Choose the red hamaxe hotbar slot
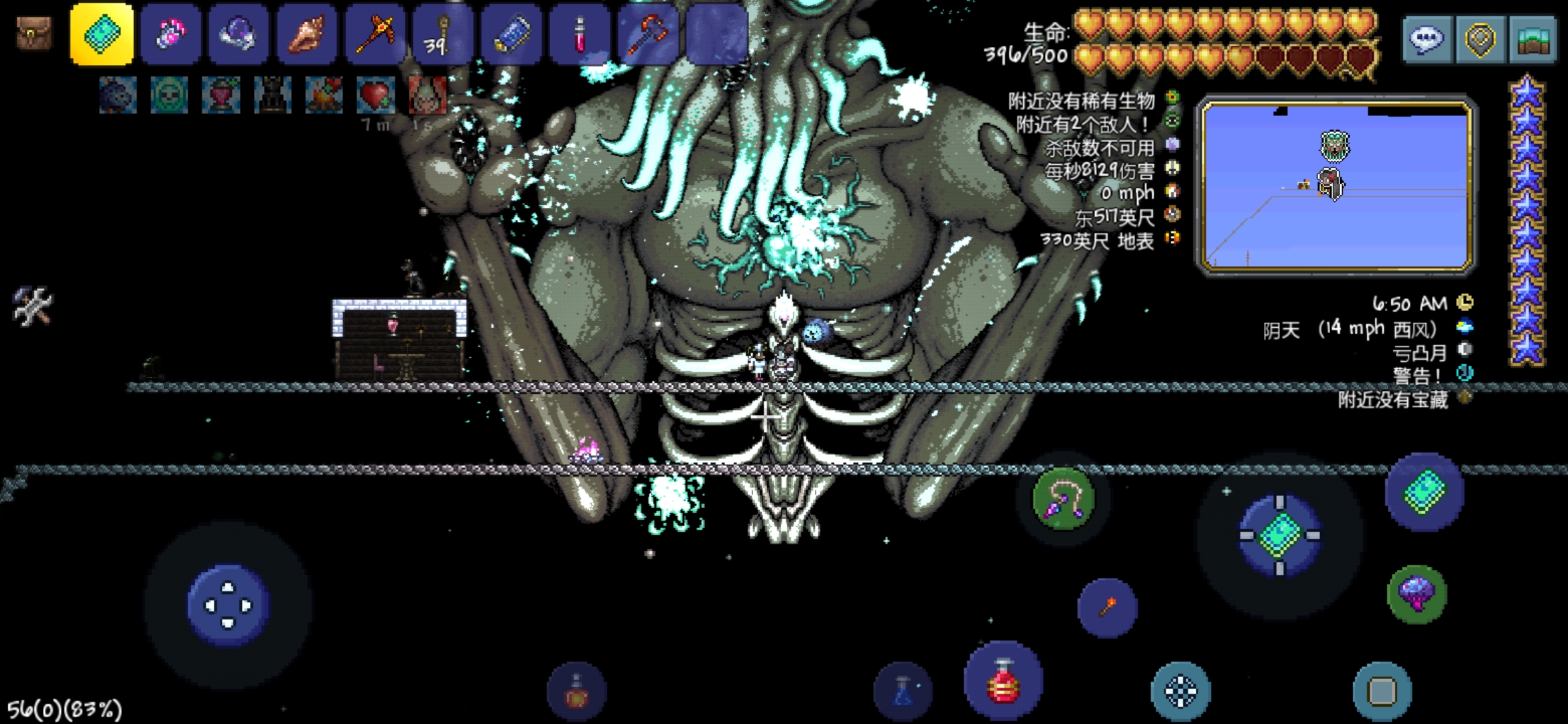1568x724 pixels. (x=649, y=34)
